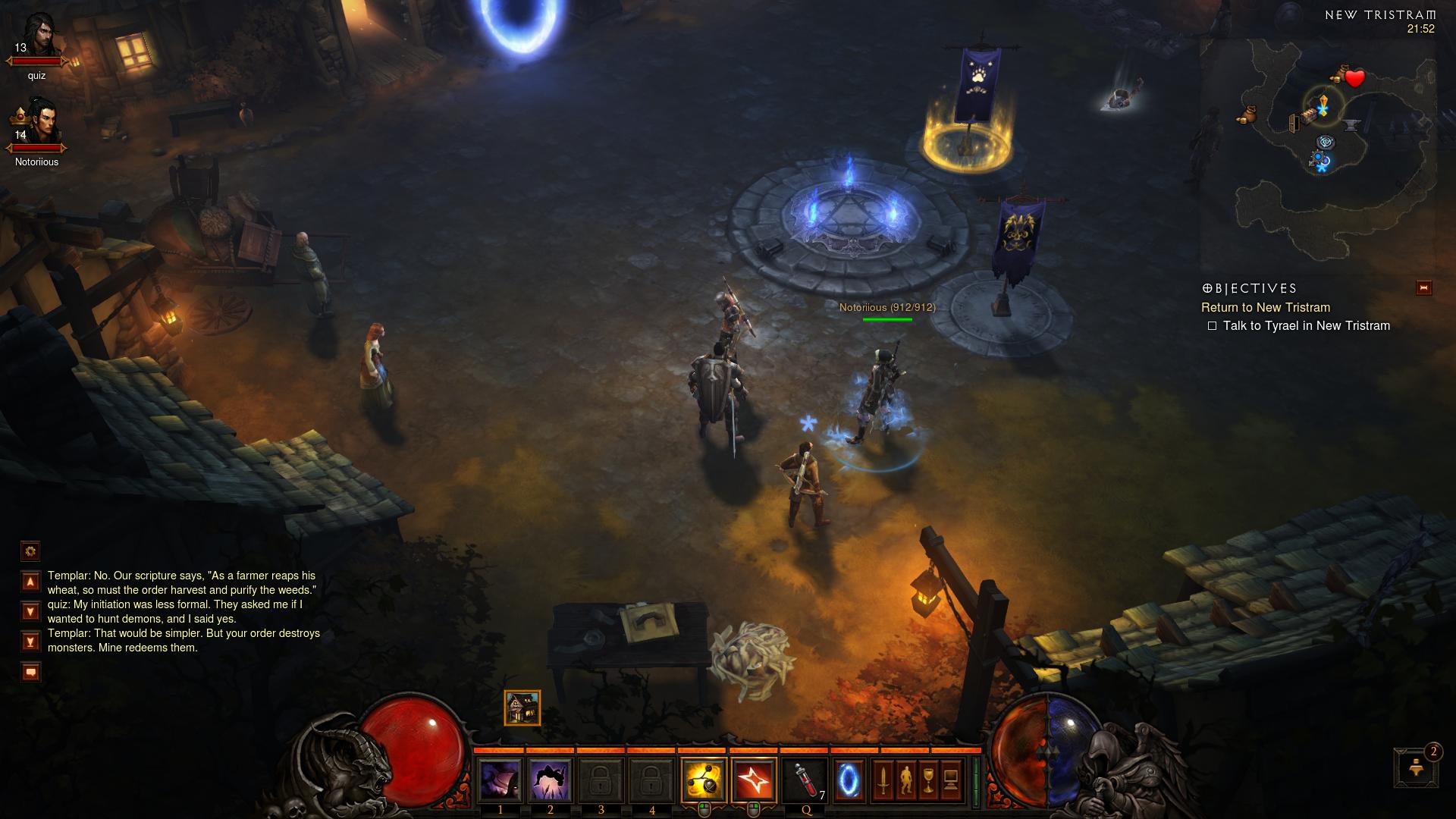Screen dimensions: 1456x819
Task: Open the skills menu sword icon
Action: tap(883, 780)
